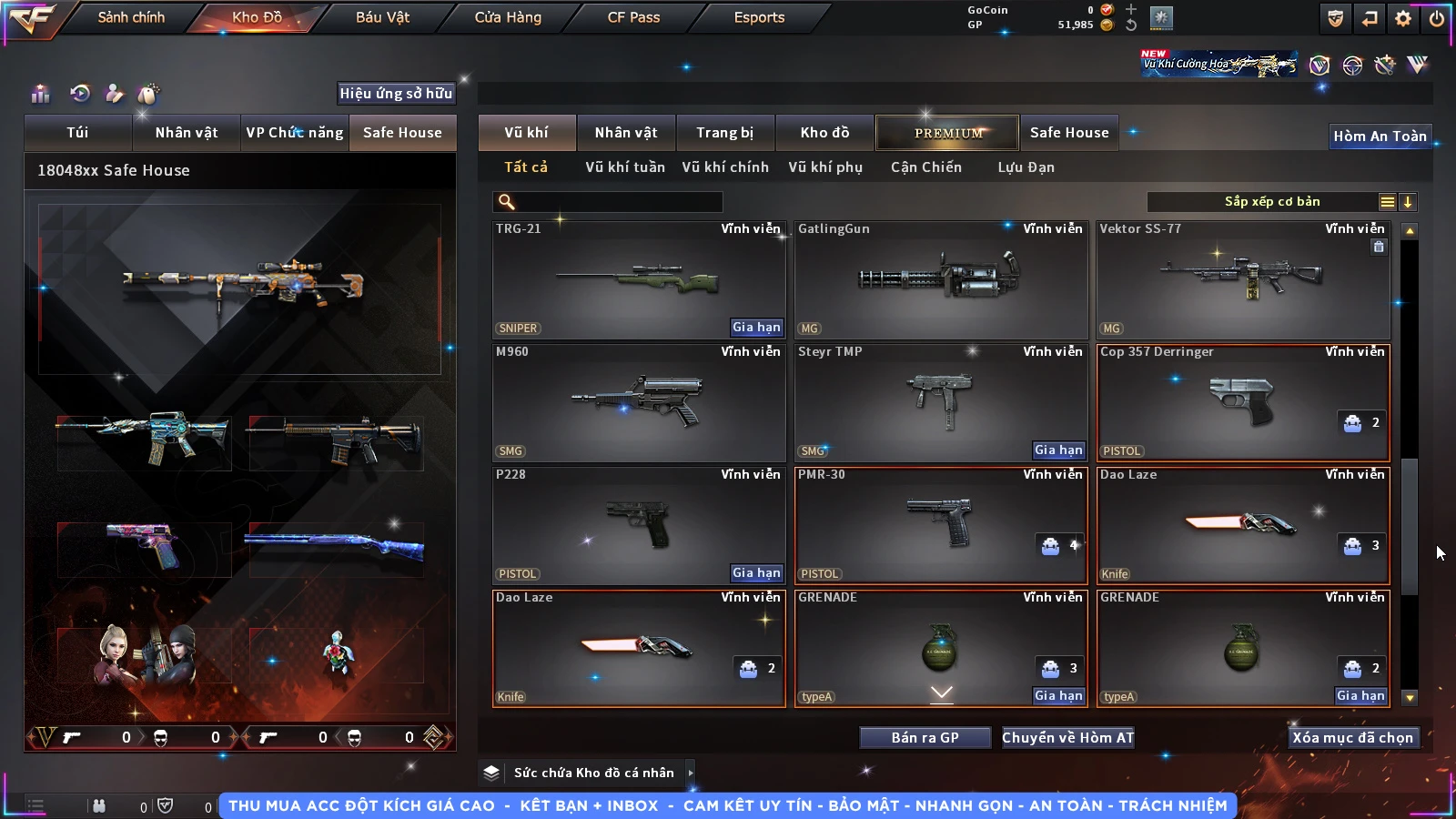1456x819 pixels.
Task: Extend the Steyr TMP with Gia hạn
Action: tap(1058, 450)
